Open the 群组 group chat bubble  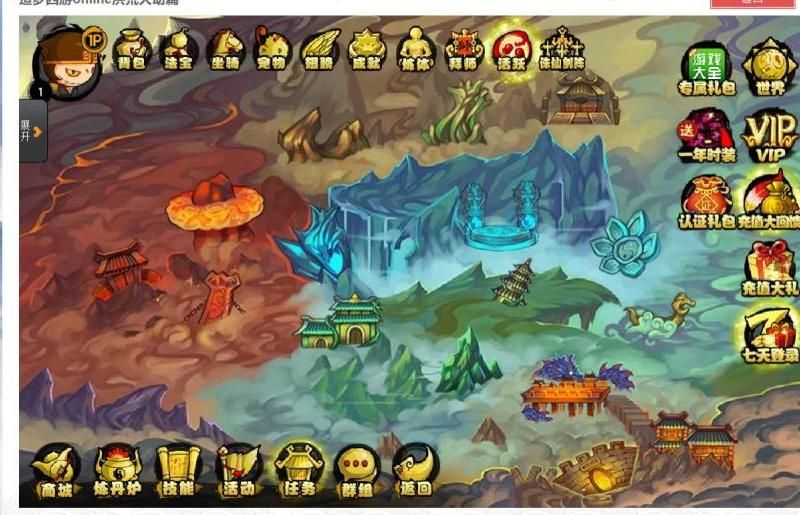pos(357,470)
